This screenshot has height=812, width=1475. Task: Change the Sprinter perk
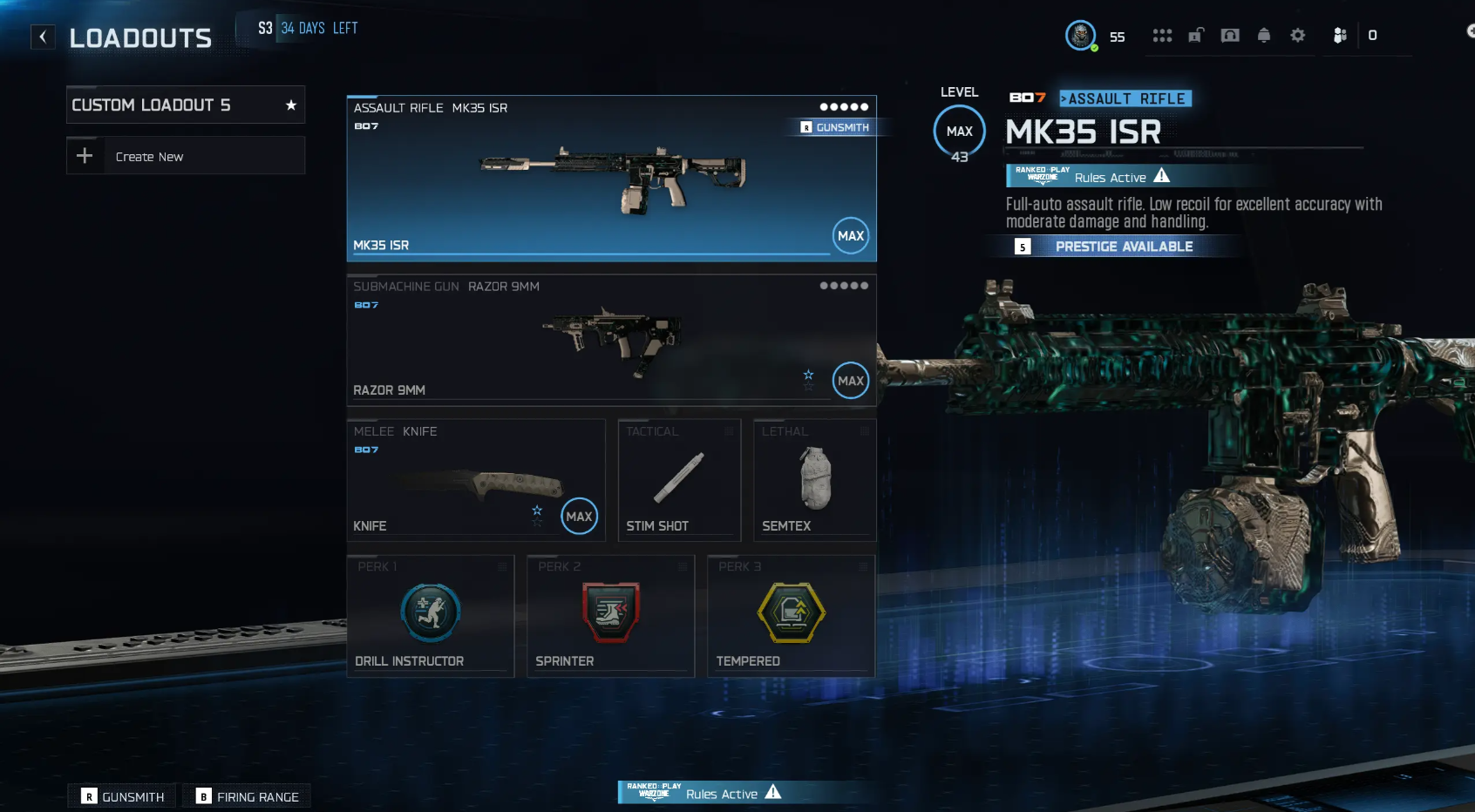pyautogui.click(x=610, y=615)
